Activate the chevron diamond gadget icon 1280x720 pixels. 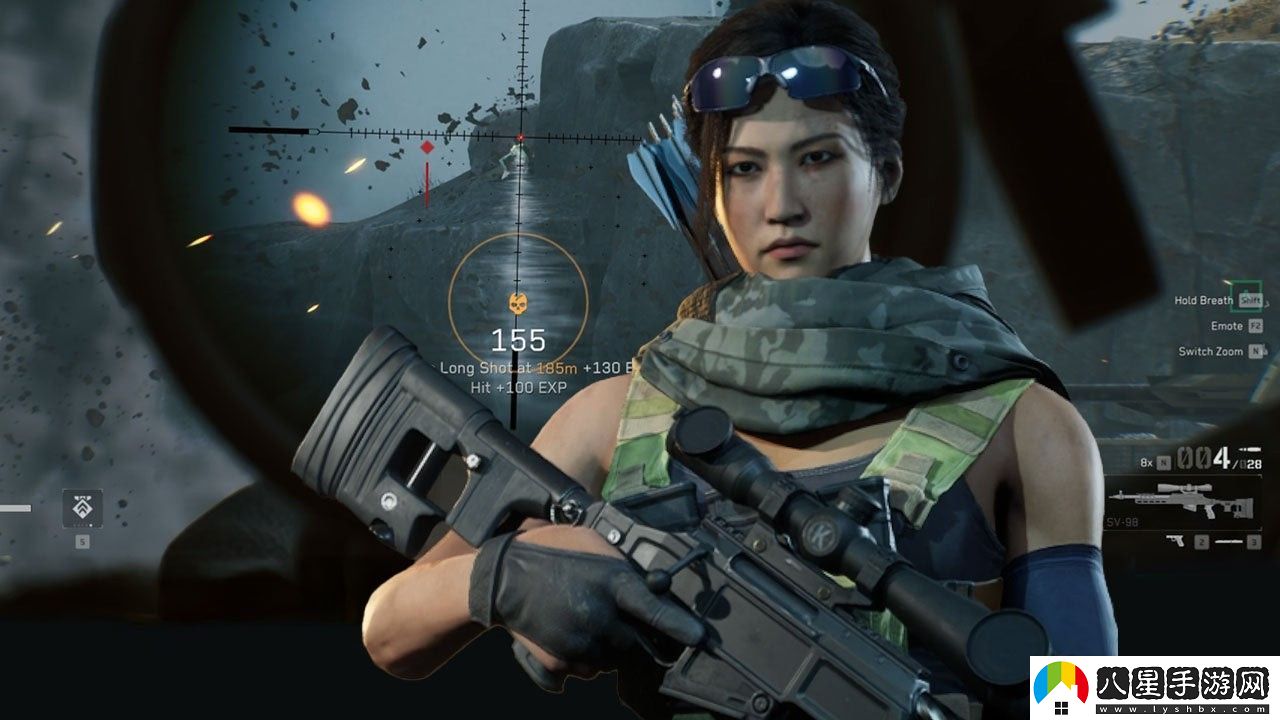tap(82, 509)
